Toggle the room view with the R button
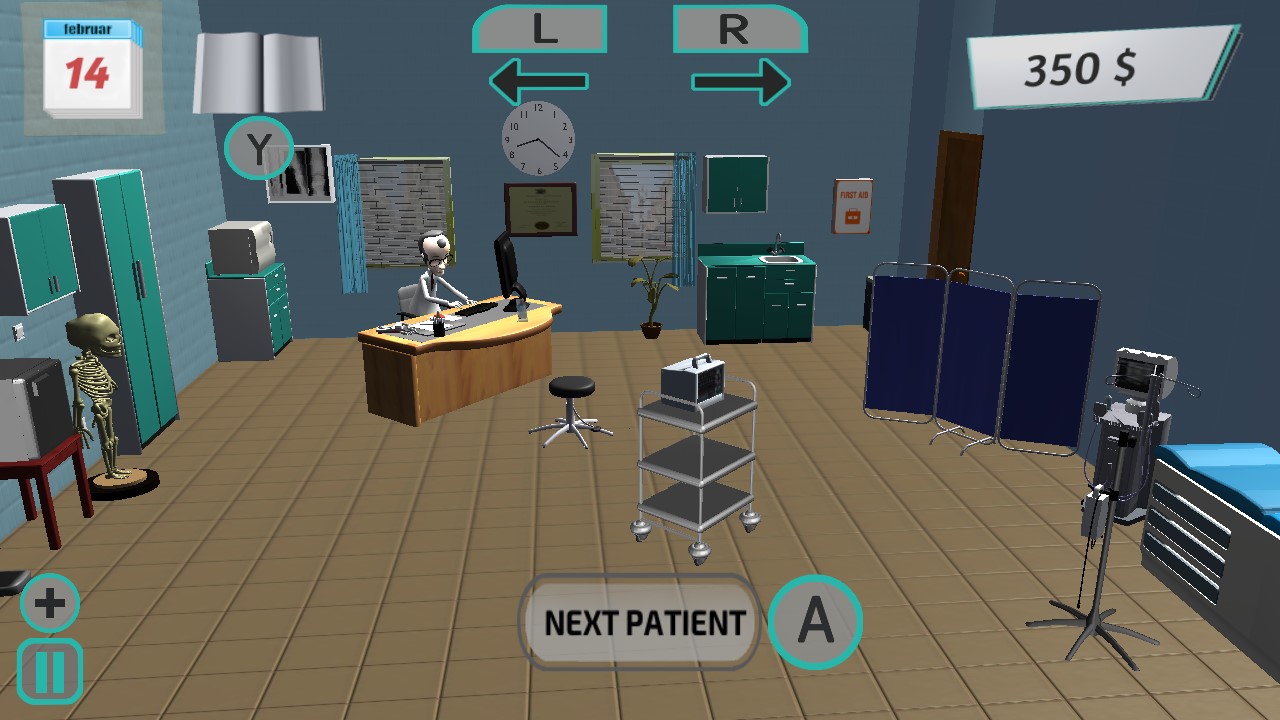The image size is (1280, 720). (738, 30)
